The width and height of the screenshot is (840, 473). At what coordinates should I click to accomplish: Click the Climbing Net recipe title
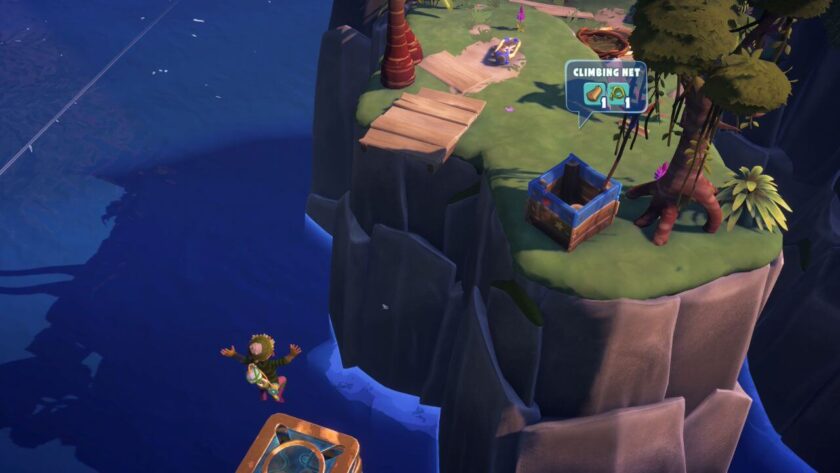pyautogui.click(x=605, y=72)
